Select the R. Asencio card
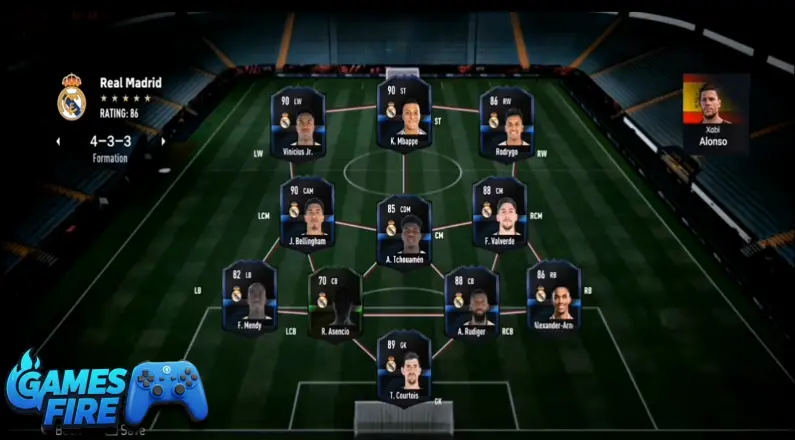 click(x=335, y=302)
